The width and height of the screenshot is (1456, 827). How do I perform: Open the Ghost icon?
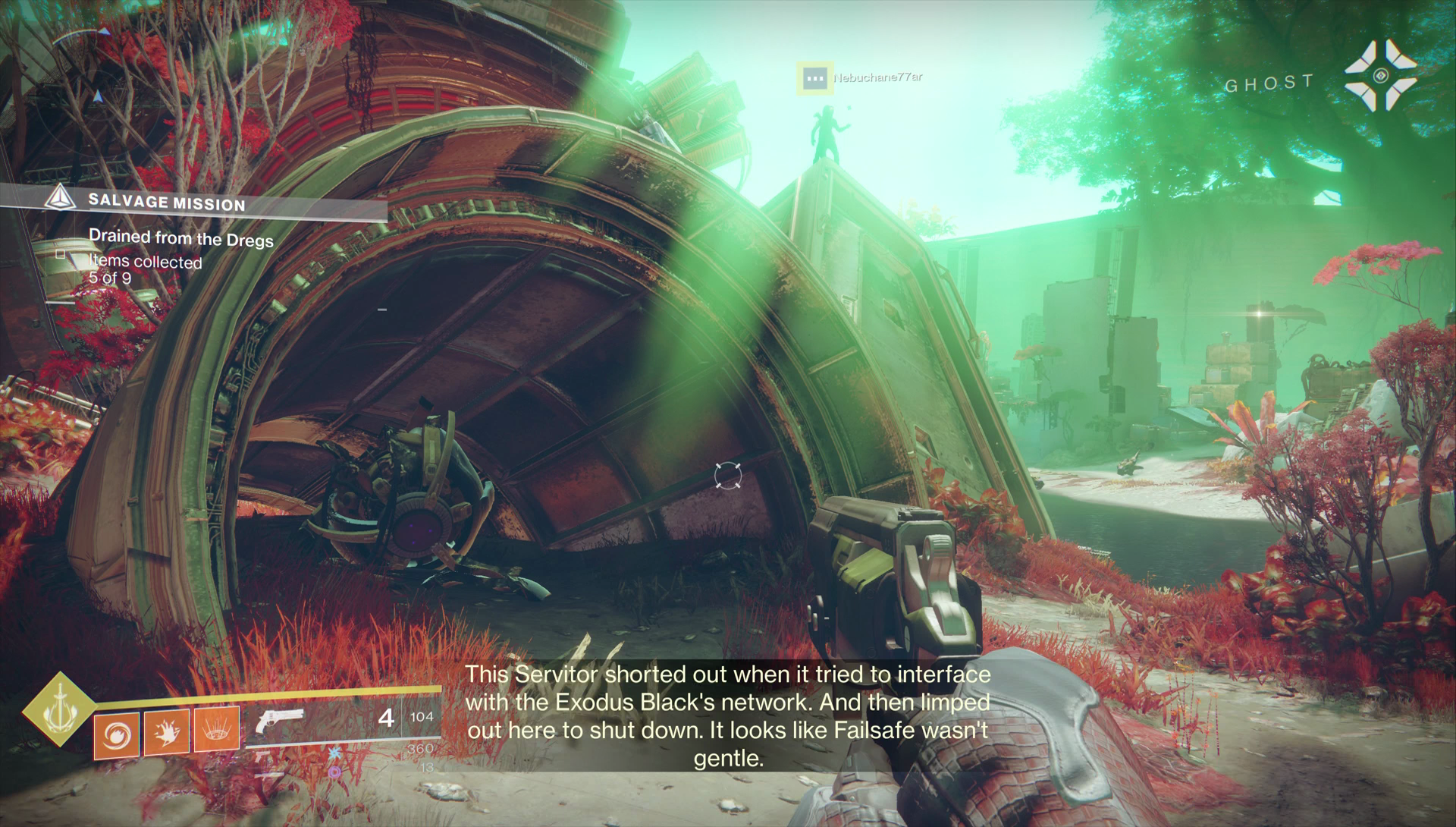click(x=1379, y=76)
